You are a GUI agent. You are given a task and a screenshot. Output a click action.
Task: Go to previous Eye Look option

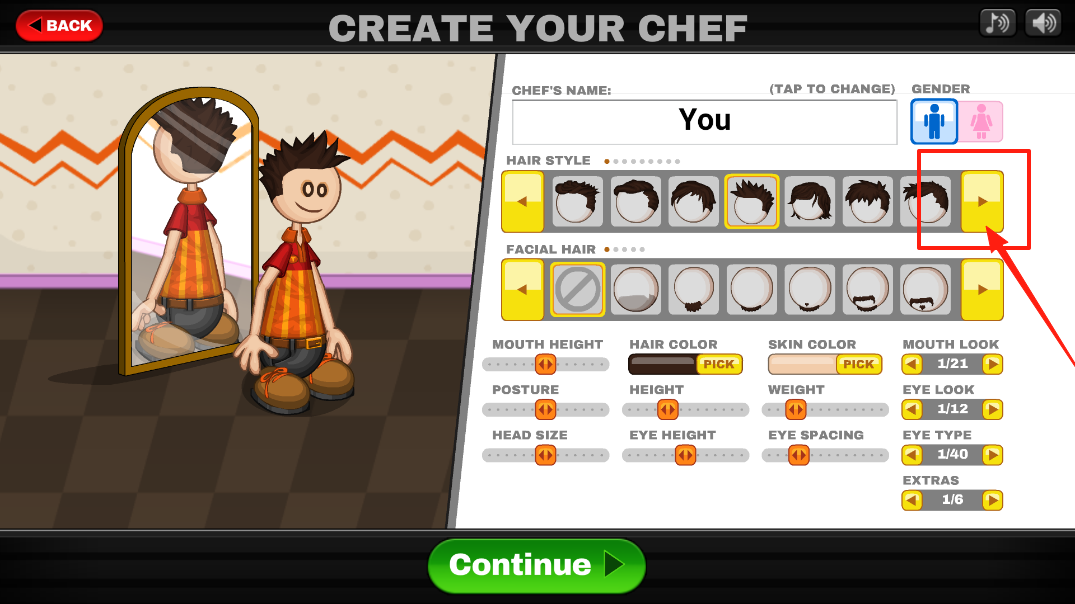912,409
